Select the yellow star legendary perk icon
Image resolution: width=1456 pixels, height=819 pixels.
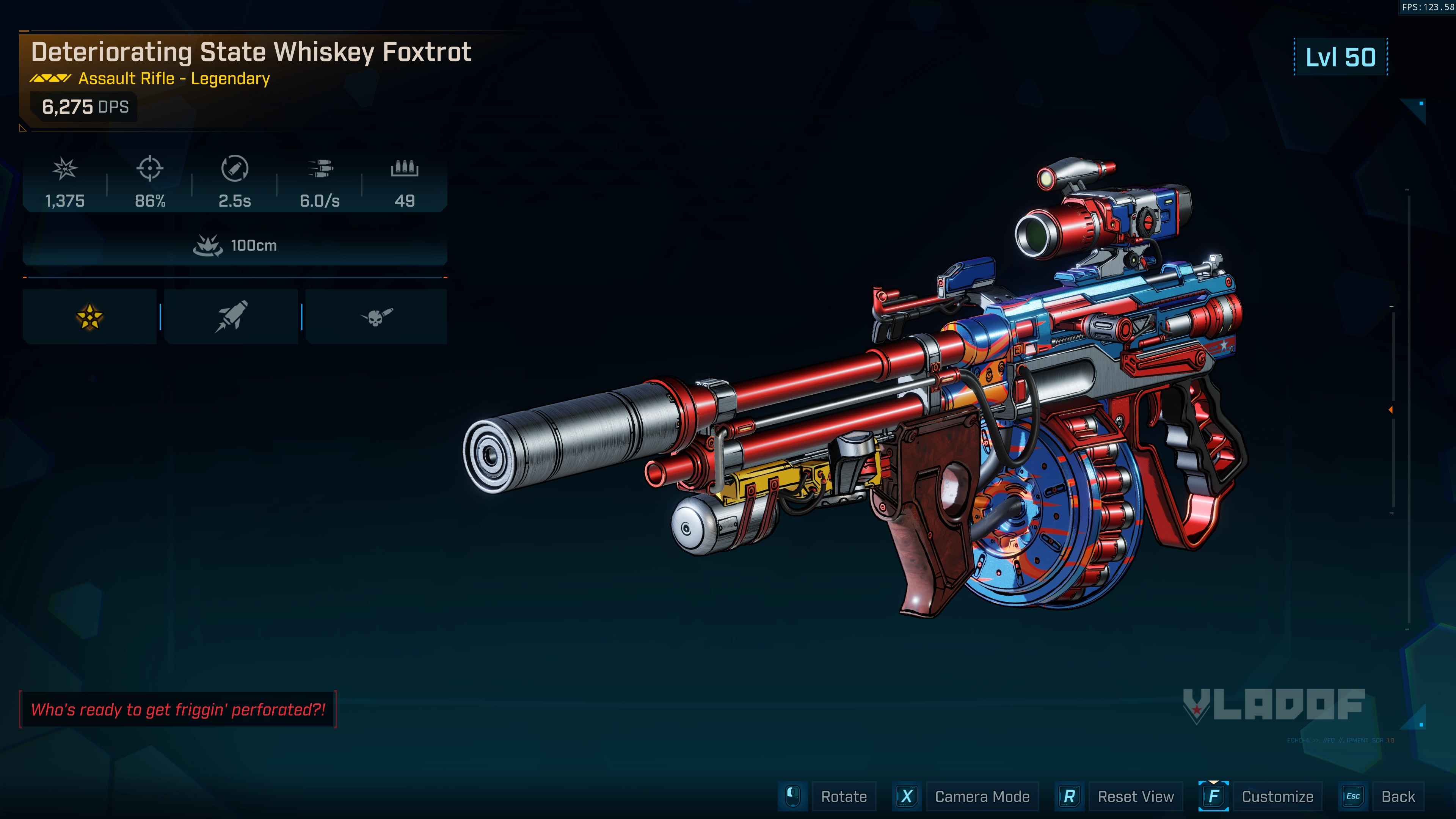click(89, 317)
